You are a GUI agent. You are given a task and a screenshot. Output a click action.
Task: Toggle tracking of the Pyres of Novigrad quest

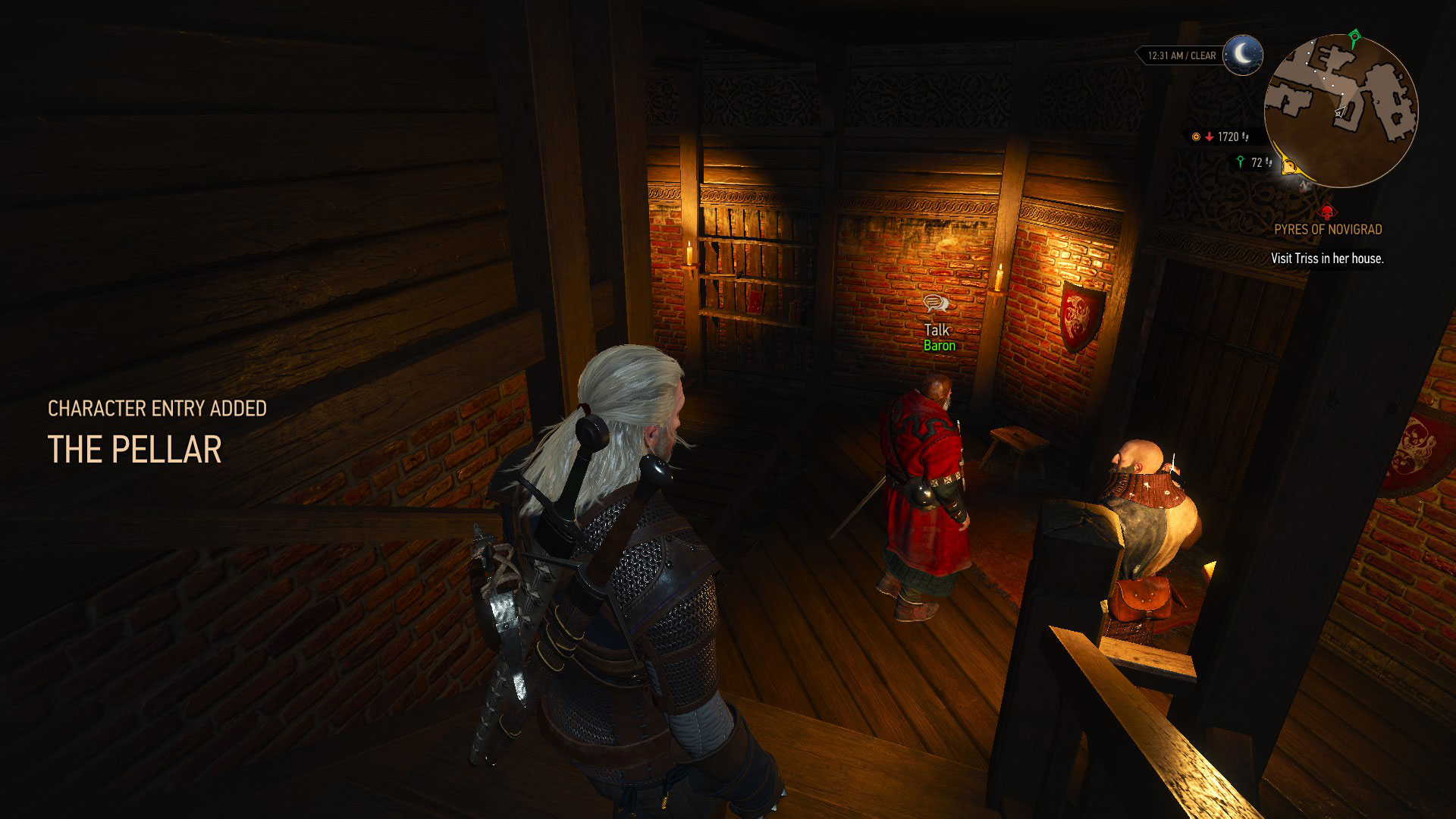click(1329, 229)
